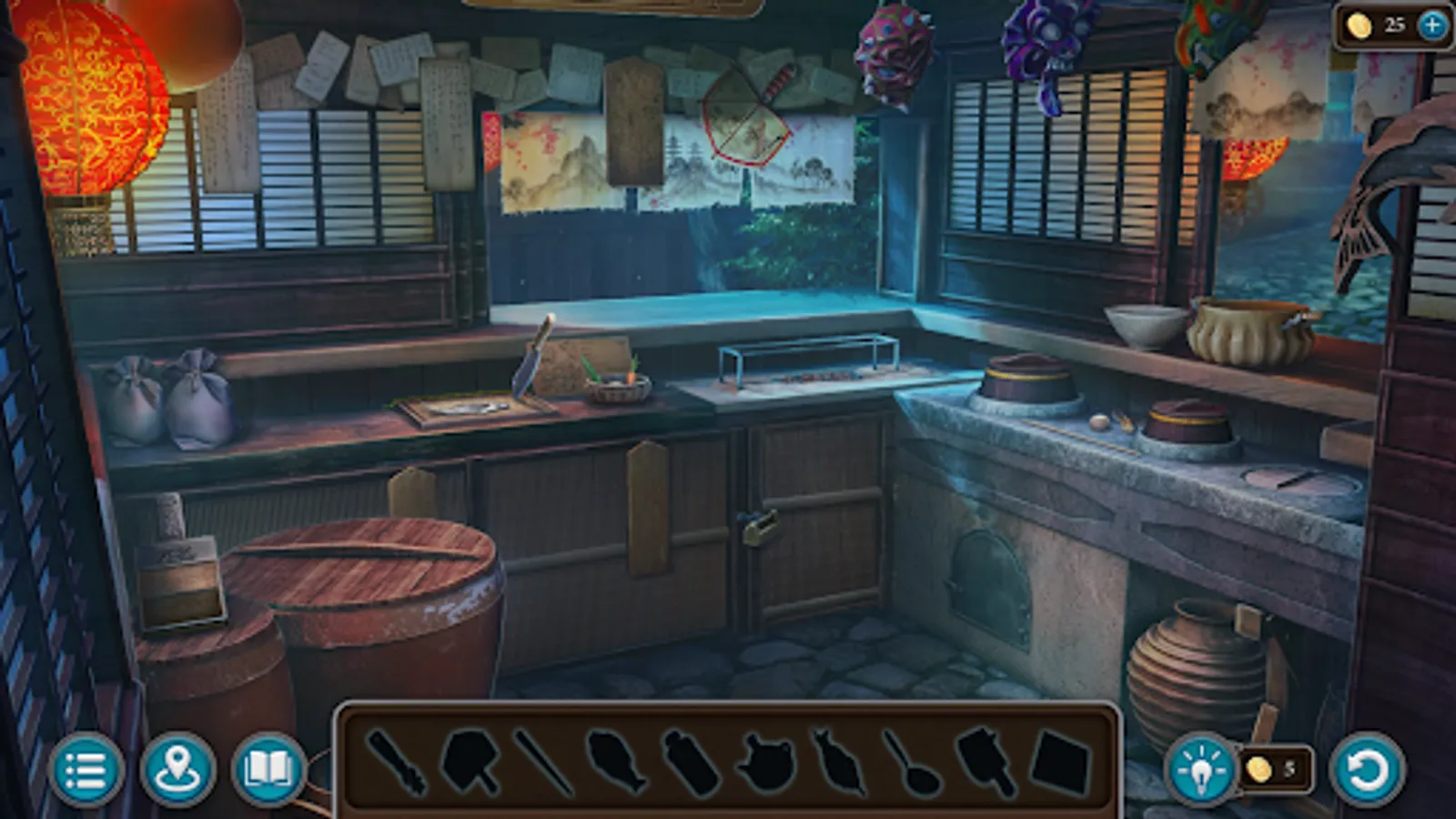Click the coin counter showing 25

[x=1374, y=25]
